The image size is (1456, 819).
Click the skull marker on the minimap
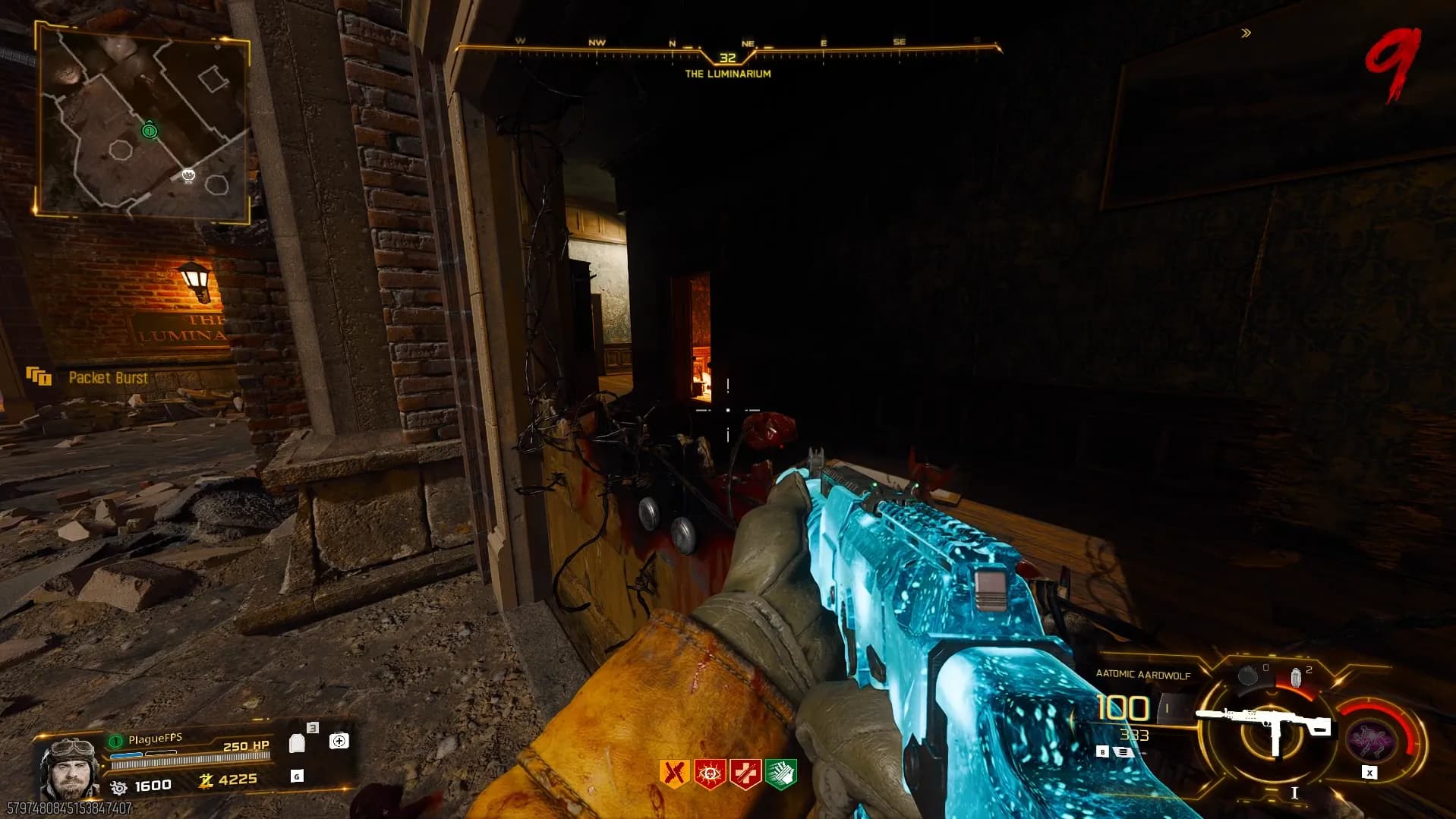coord(188,176)
